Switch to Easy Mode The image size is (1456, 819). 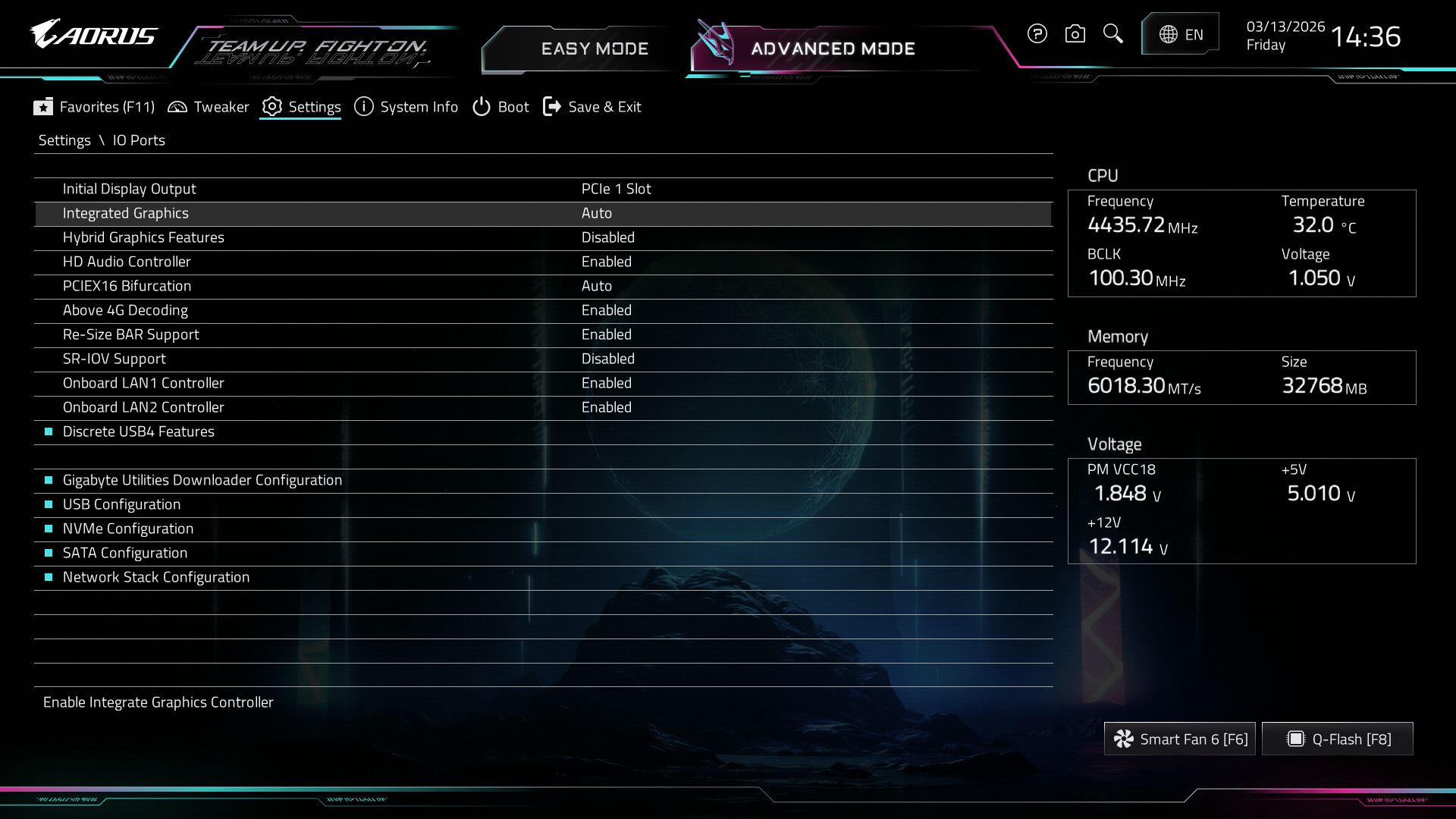pos(594,49)
